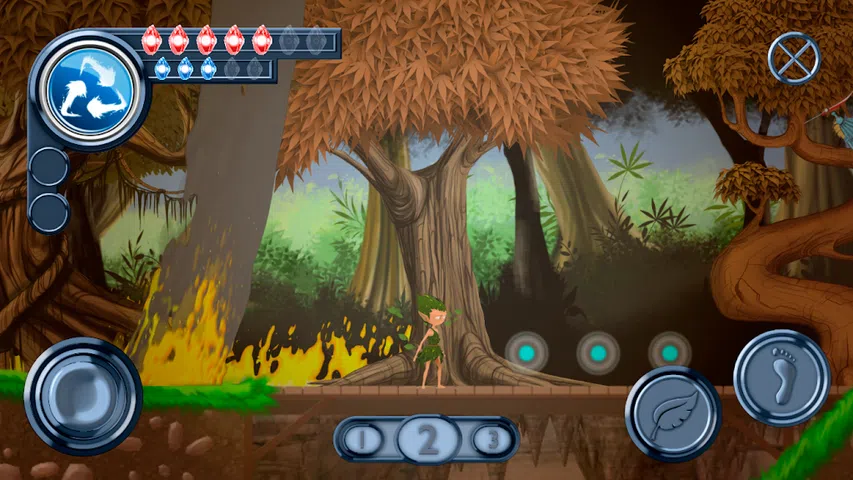Select slot number 1
853x480 pixels.
click(366, 439)
